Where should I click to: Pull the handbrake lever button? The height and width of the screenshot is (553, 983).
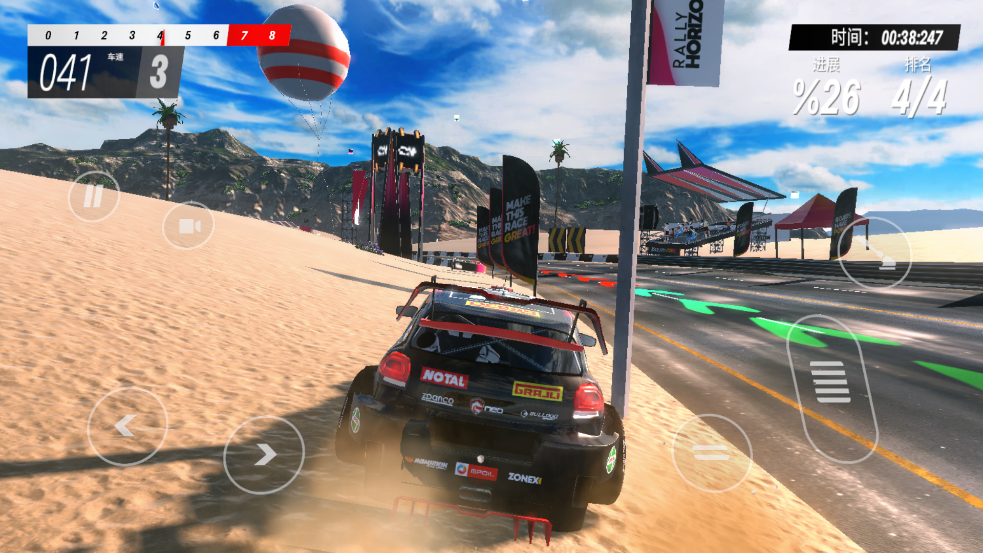click(874, 253)
